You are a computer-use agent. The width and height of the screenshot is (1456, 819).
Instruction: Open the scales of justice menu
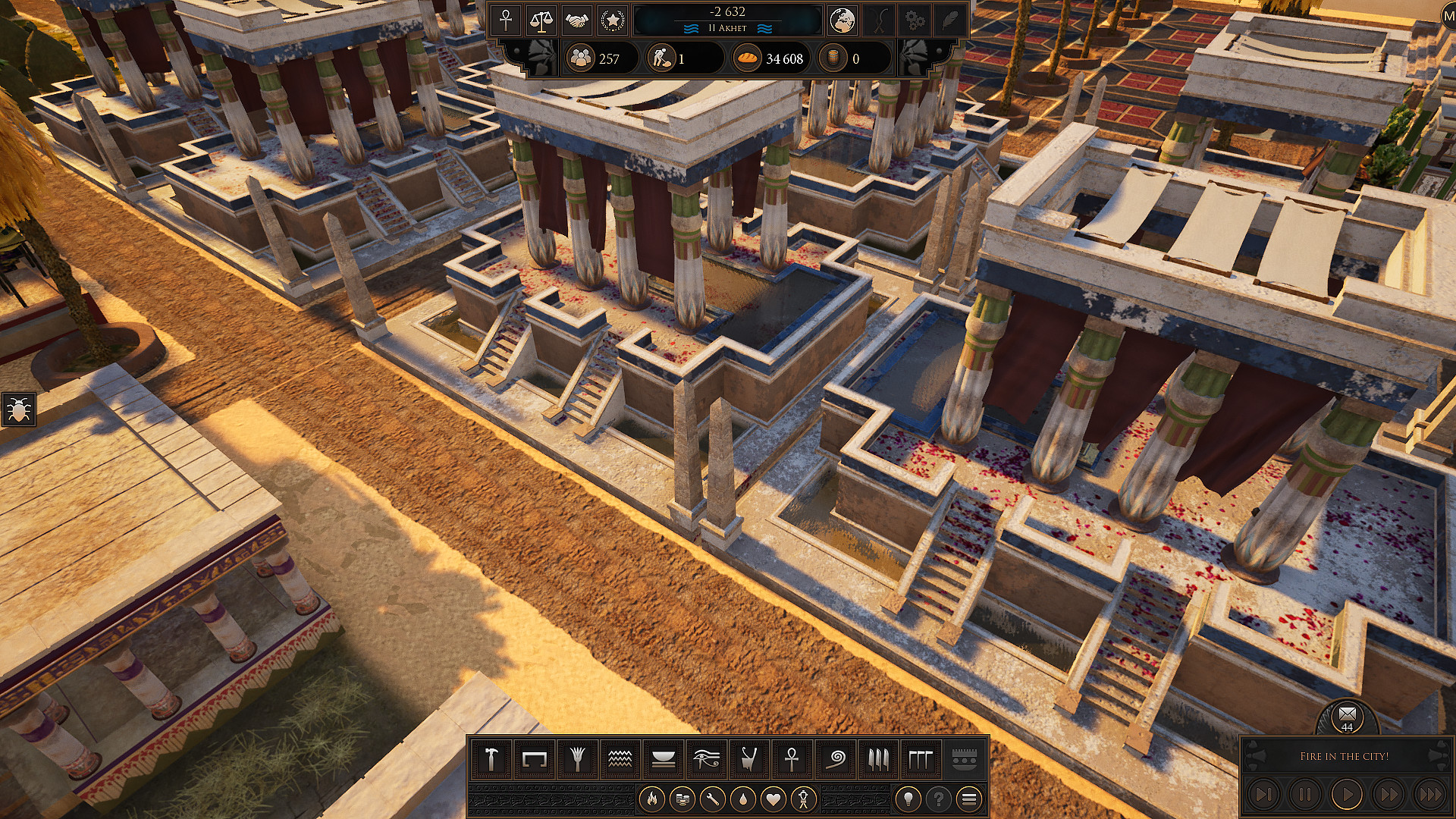540,21
